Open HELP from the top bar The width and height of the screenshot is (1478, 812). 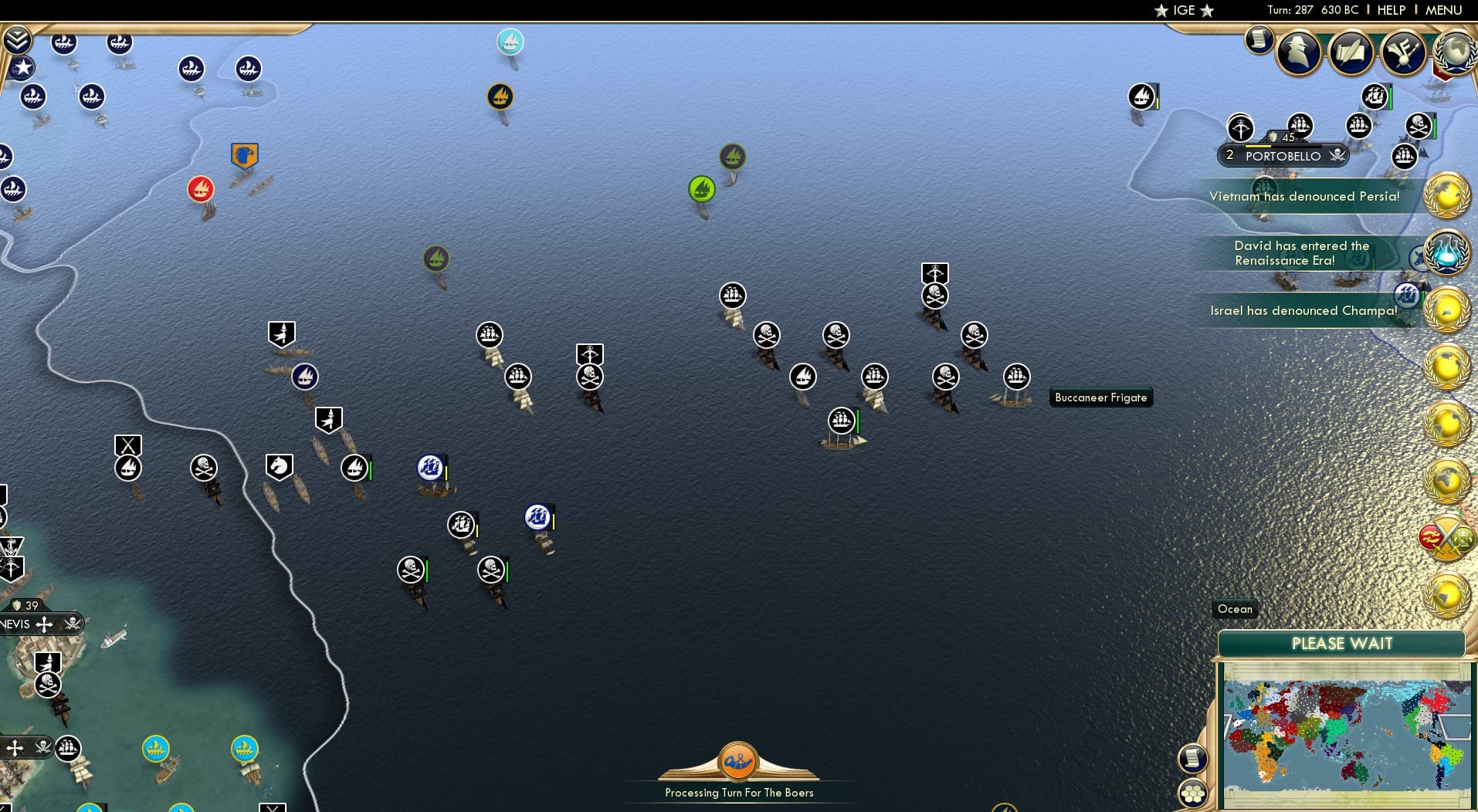1390,10
